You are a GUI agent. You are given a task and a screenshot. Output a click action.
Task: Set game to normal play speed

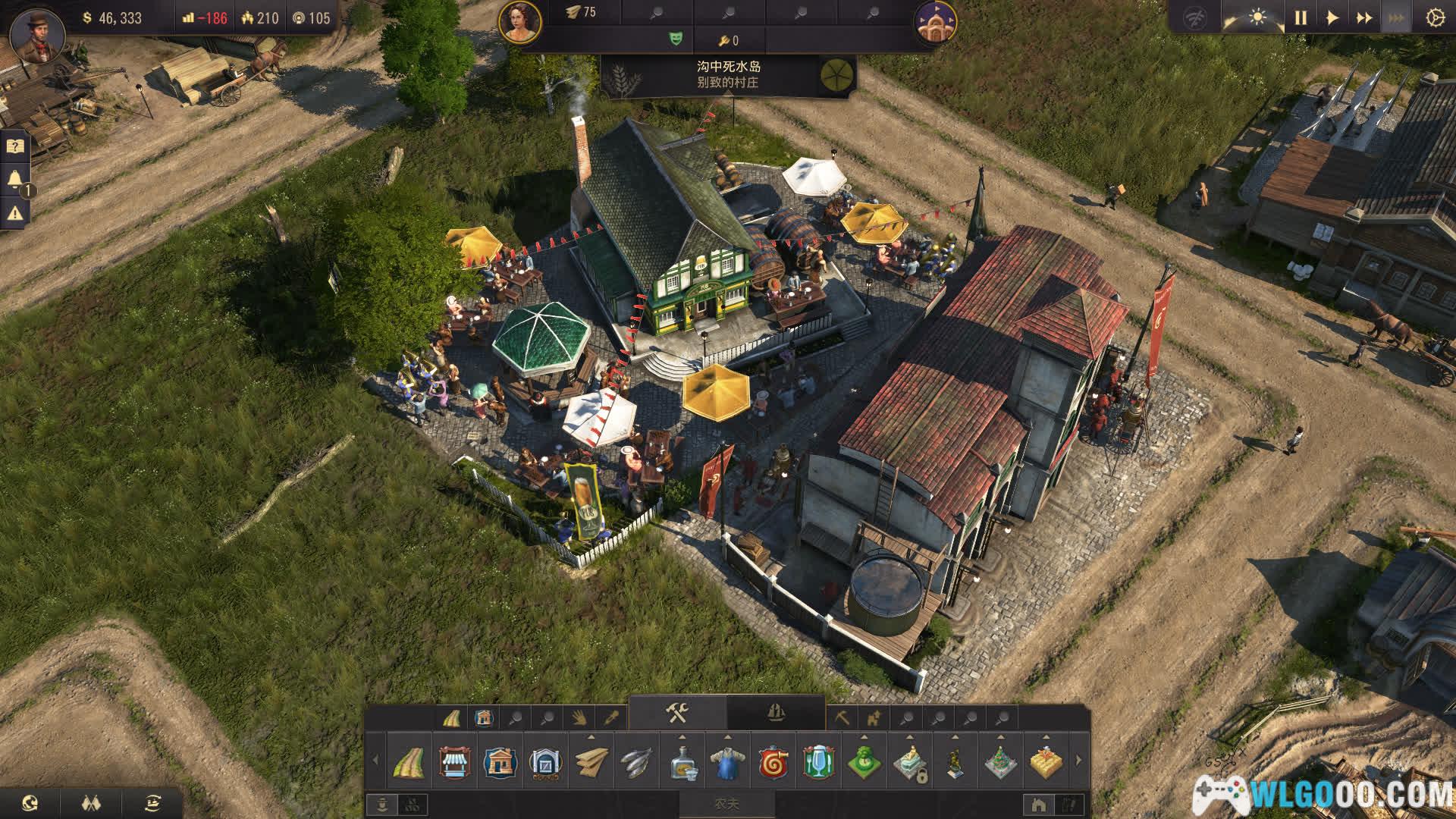(x=1332, y=17)
